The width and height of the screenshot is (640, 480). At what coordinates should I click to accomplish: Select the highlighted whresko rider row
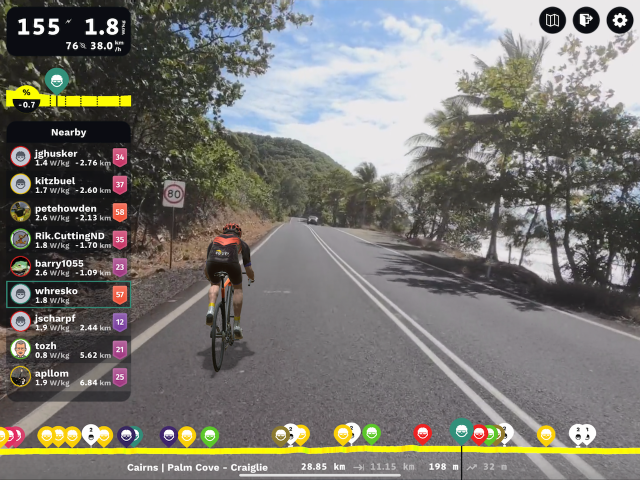[x=68, y=294]
